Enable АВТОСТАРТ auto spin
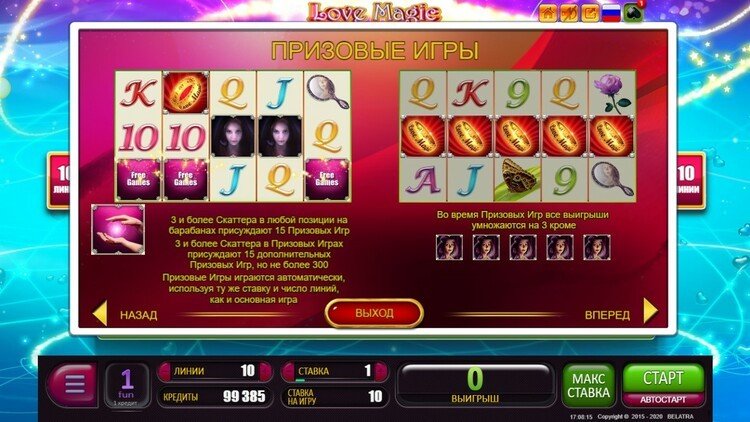Viewport: 750px width, 422px height. pos(663,397)
